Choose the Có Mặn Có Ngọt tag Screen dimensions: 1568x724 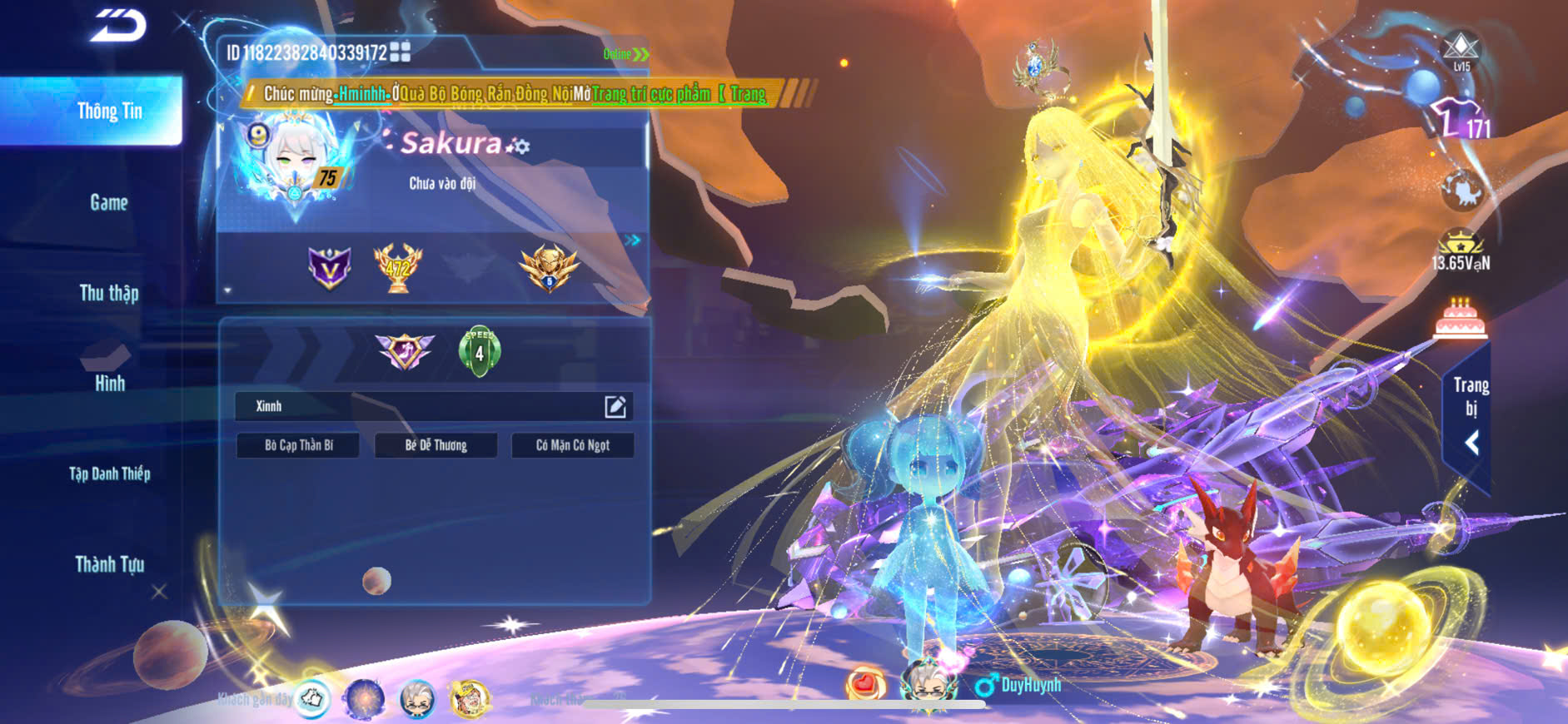tap(573, 445)
